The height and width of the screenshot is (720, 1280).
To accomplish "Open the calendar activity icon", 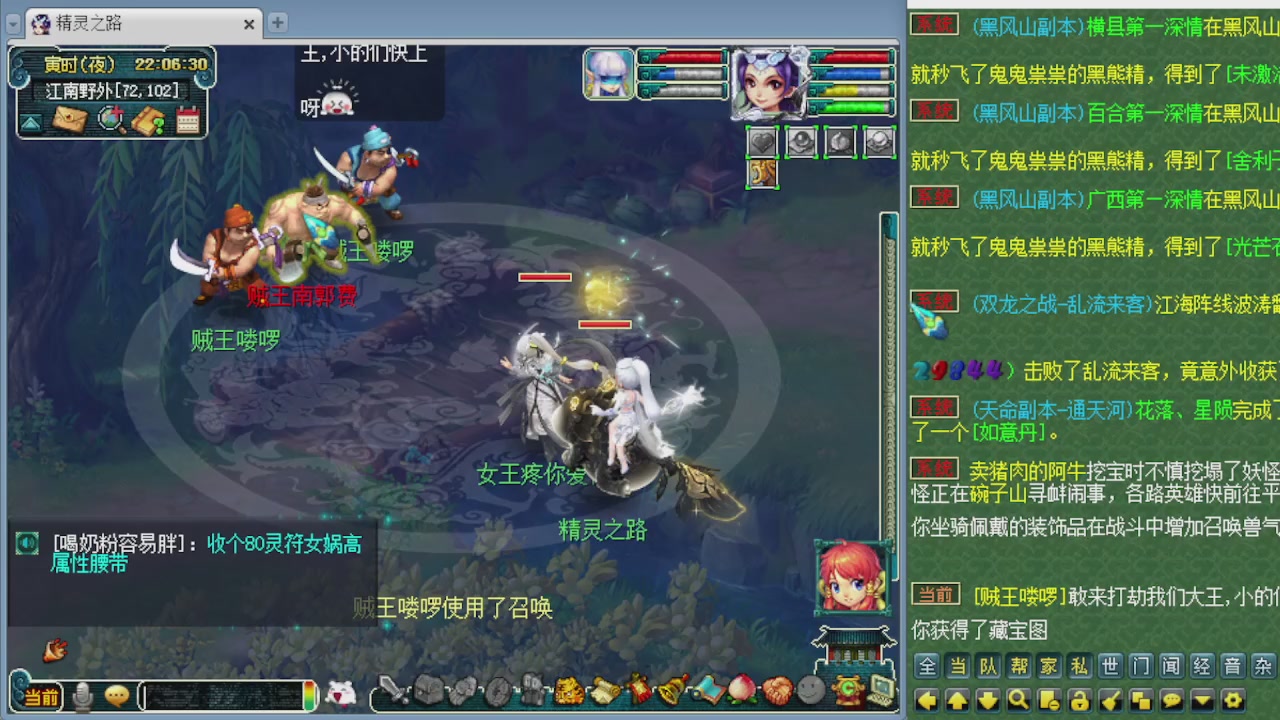I will tap(187, 118).
